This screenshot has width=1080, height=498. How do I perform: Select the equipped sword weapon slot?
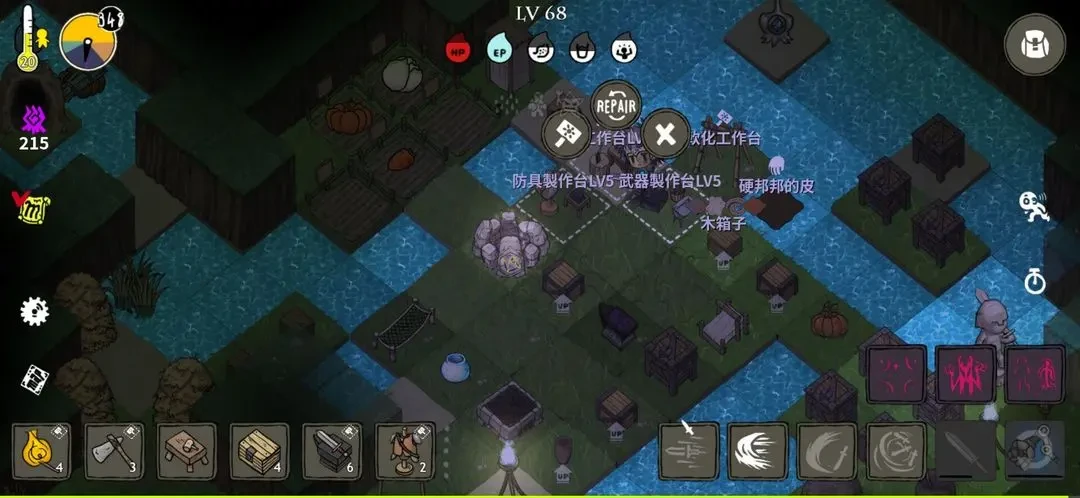coord(965,452)
